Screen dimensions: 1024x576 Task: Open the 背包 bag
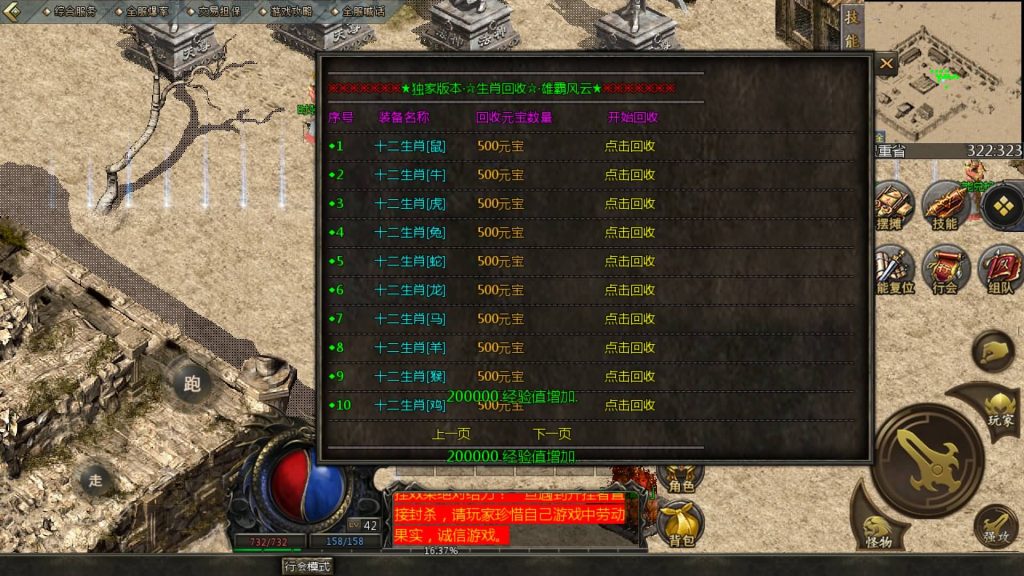(x=680, y=524)
